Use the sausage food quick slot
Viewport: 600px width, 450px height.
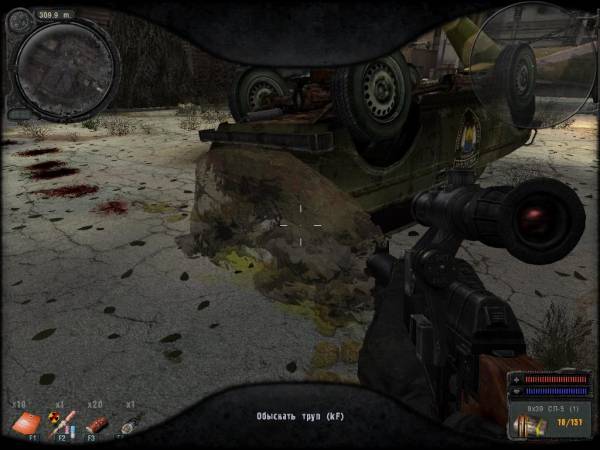(x=96, y=424)
